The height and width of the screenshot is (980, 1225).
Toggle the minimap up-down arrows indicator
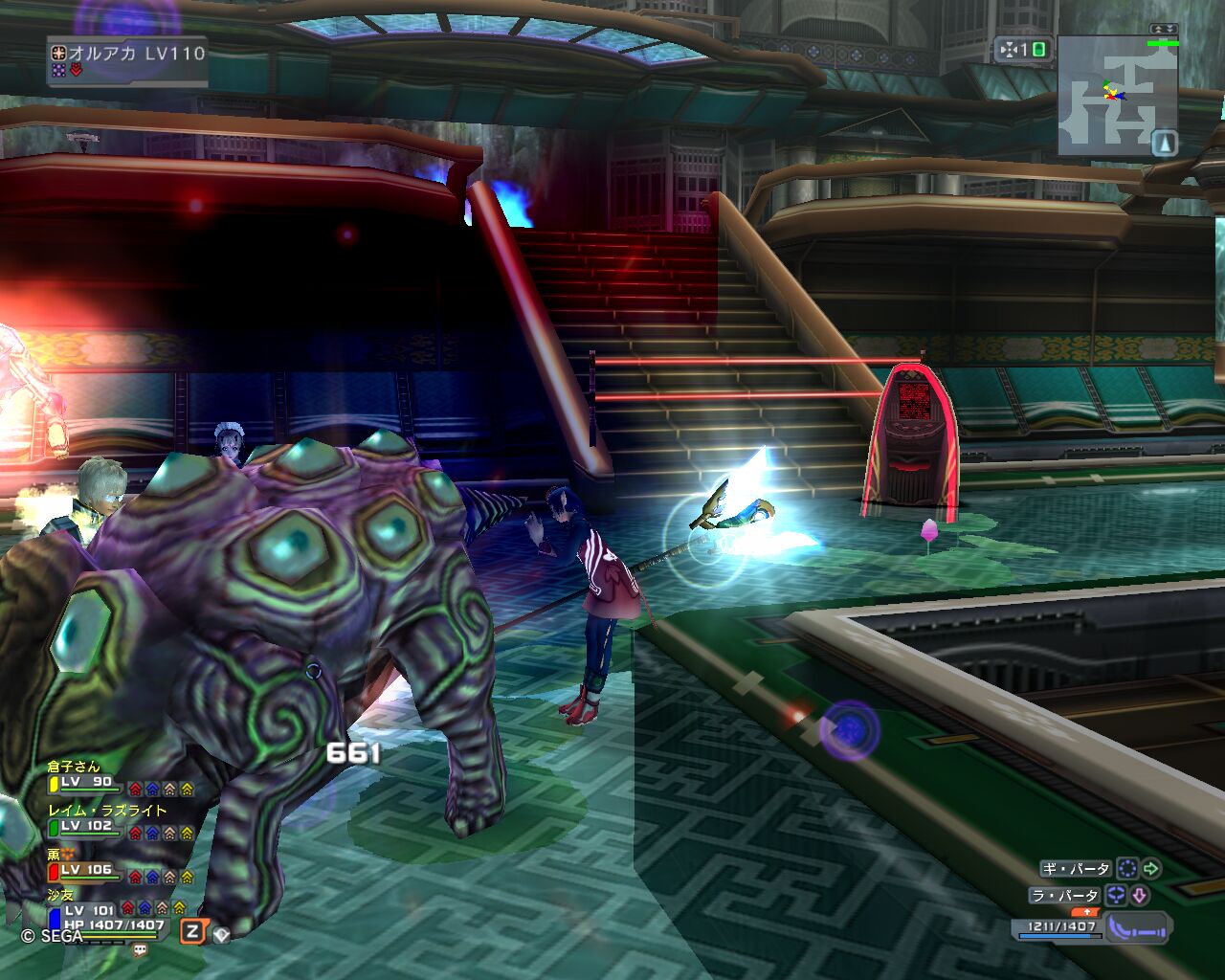point(1164,30)
